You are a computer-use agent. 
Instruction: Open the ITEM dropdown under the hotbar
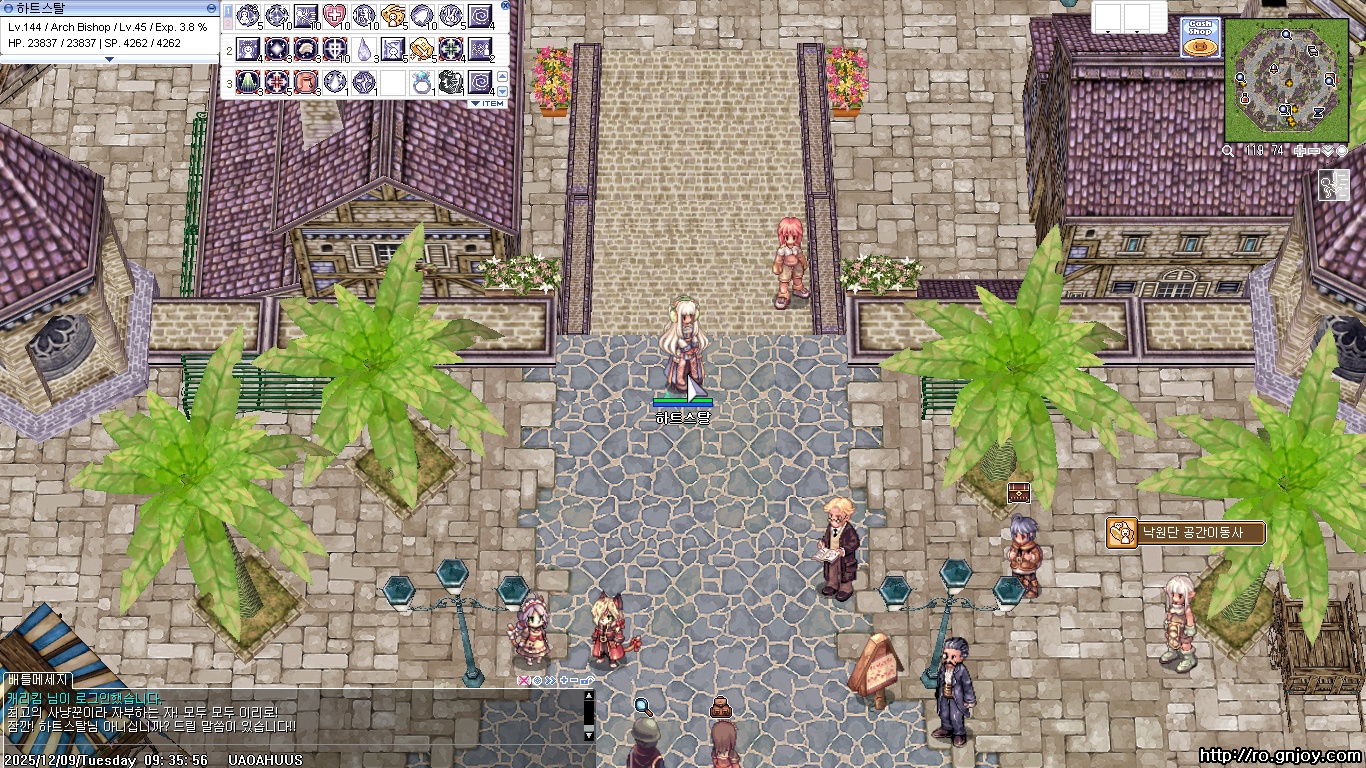click(x=488, y=104)
